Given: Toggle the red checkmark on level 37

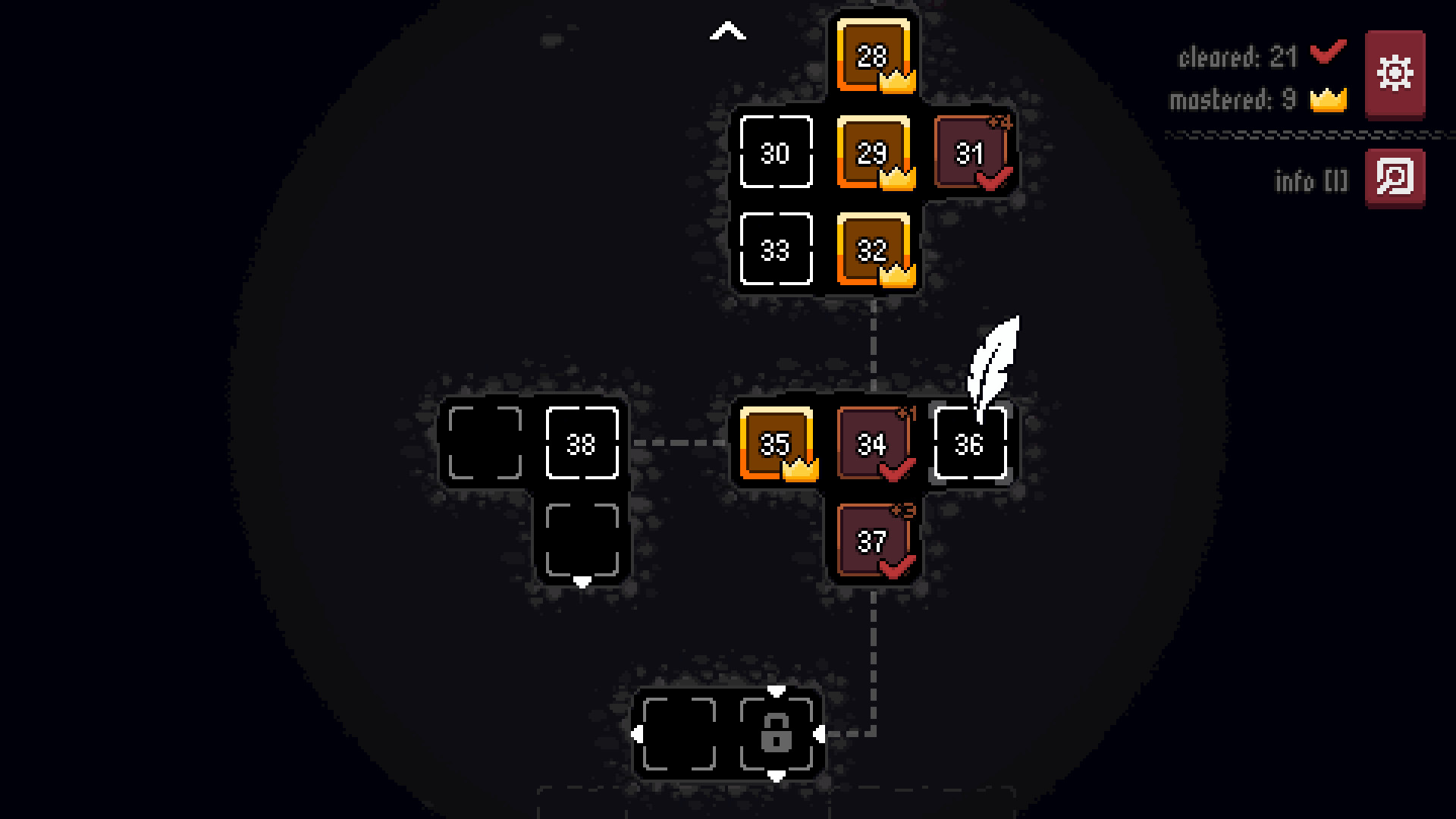Looking at the screenshot, I should coord(896,565).
